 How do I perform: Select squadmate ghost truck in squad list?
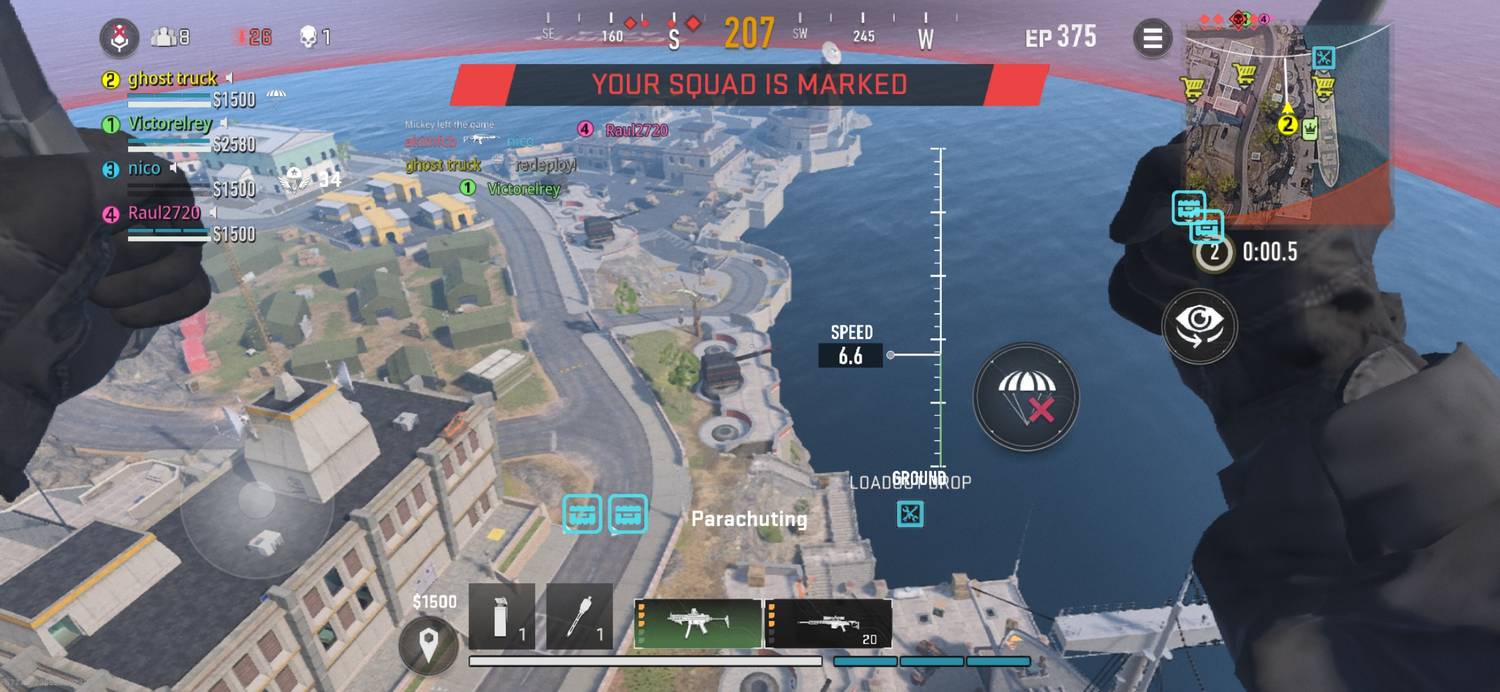pos(173,79)
